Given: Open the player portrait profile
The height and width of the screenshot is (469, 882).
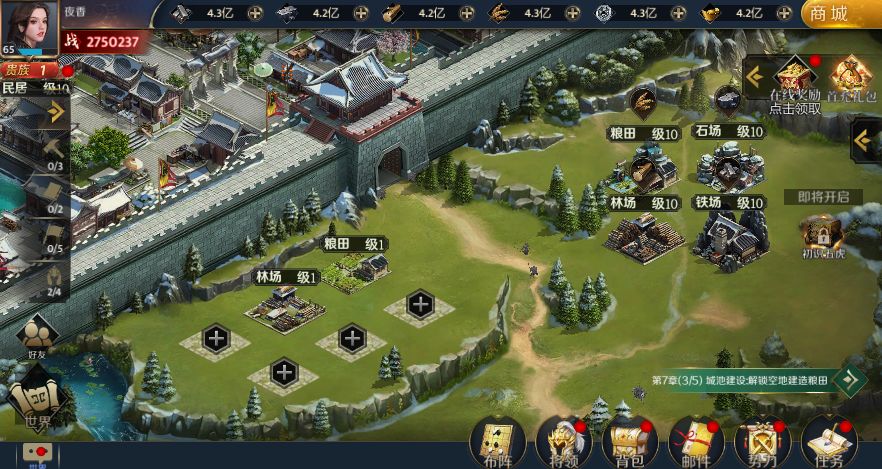Looking at the screenshot, I should (29, 27).
